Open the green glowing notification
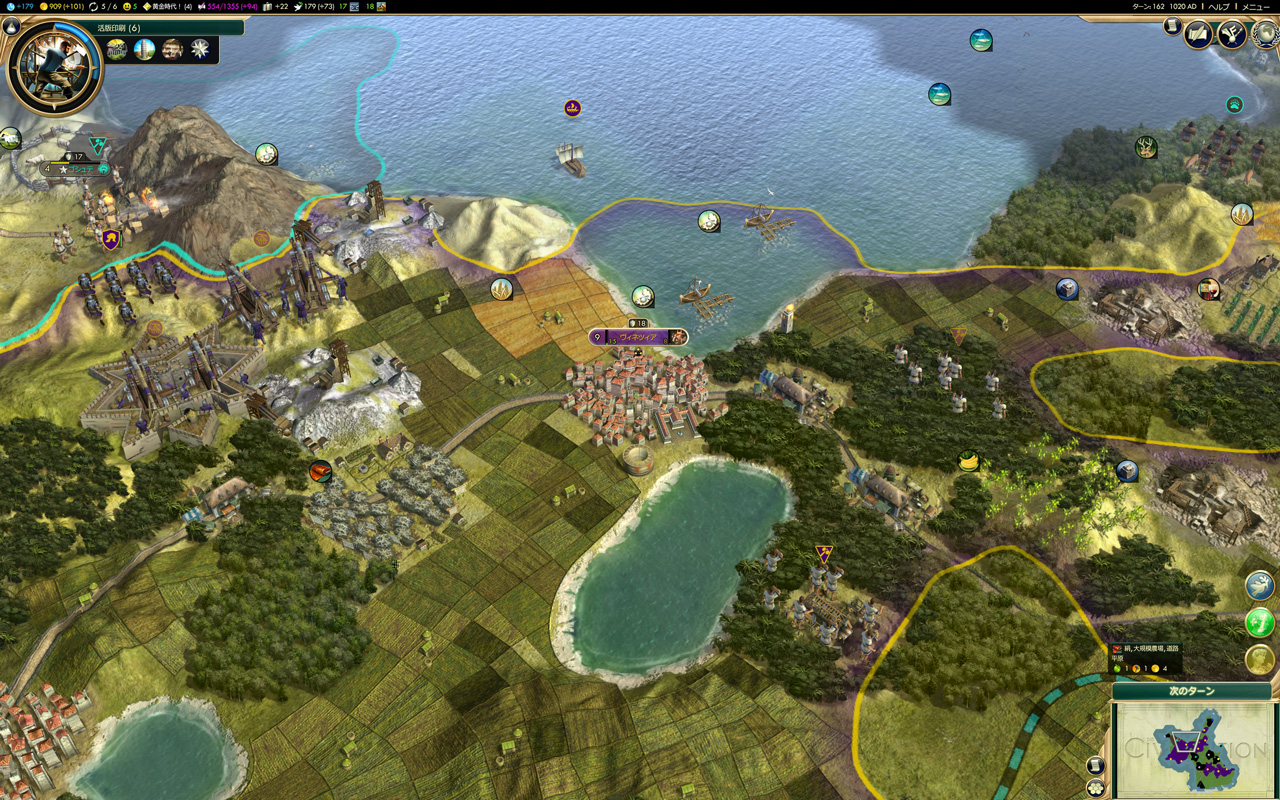Viewport: 1280px width, 800px height. (x=1260, y=623)
